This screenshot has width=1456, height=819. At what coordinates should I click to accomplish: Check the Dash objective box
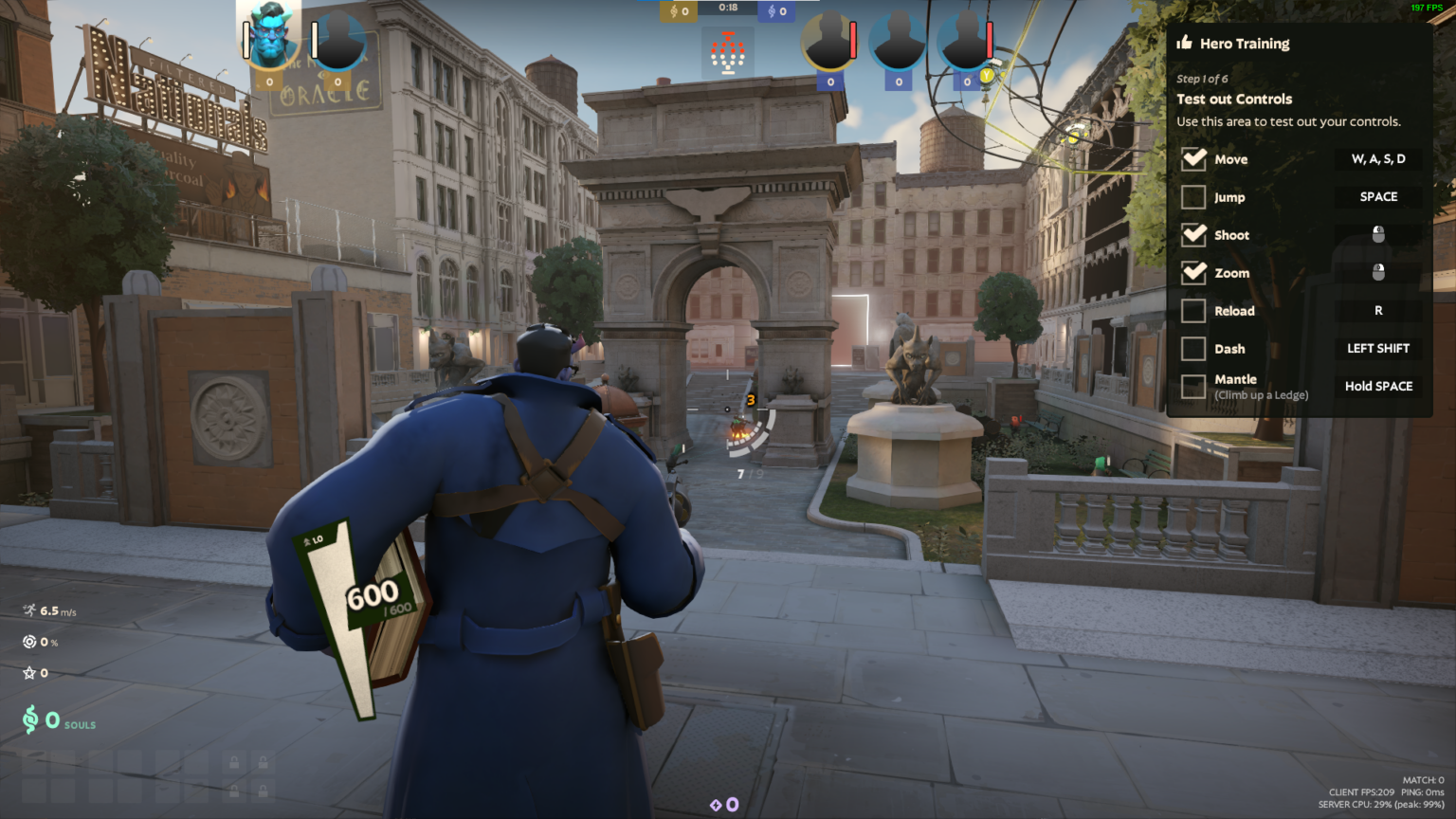[1193, 349]
